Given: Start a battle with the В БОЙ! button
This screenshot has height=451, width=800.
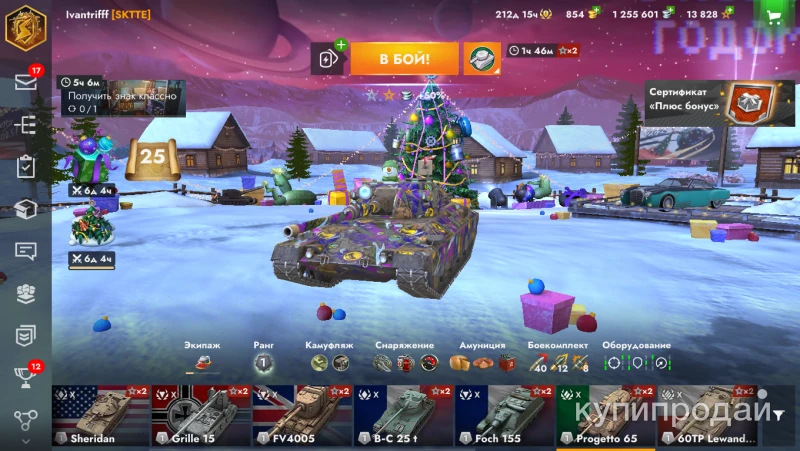Looking at the screenshot, I should click(x=404, y=59).
